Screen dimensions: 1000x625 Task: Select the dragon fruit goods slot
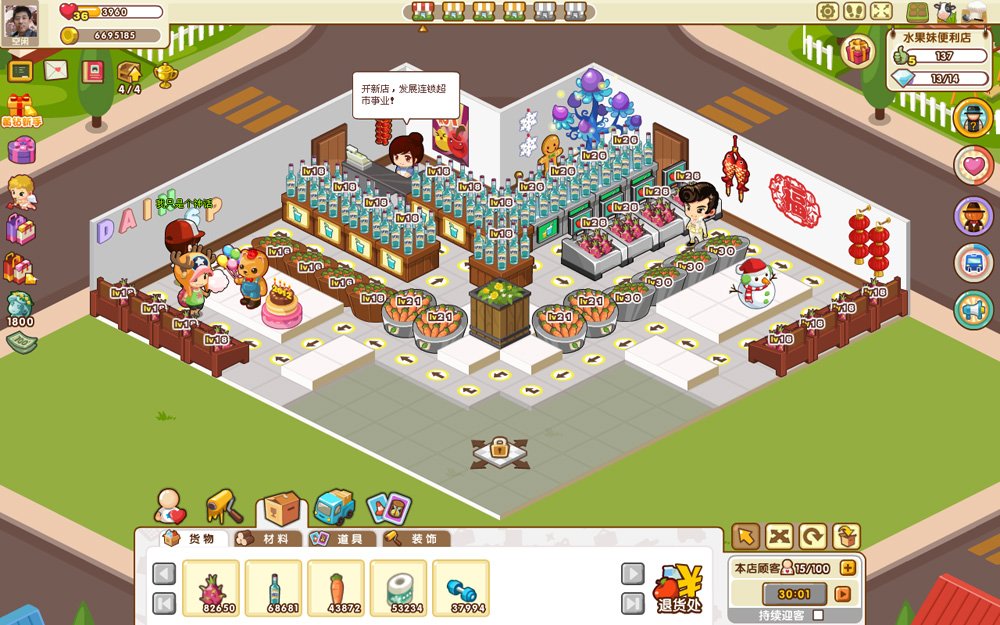click(211, 588)
